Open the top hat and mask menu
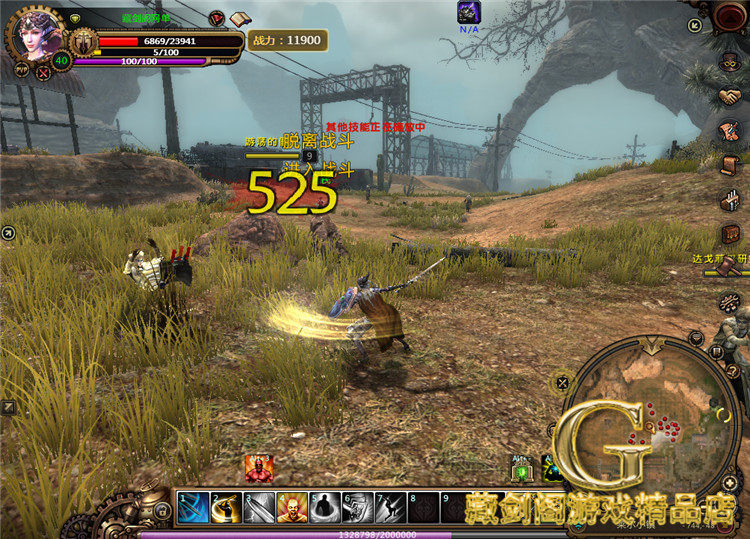 point(729,61)
